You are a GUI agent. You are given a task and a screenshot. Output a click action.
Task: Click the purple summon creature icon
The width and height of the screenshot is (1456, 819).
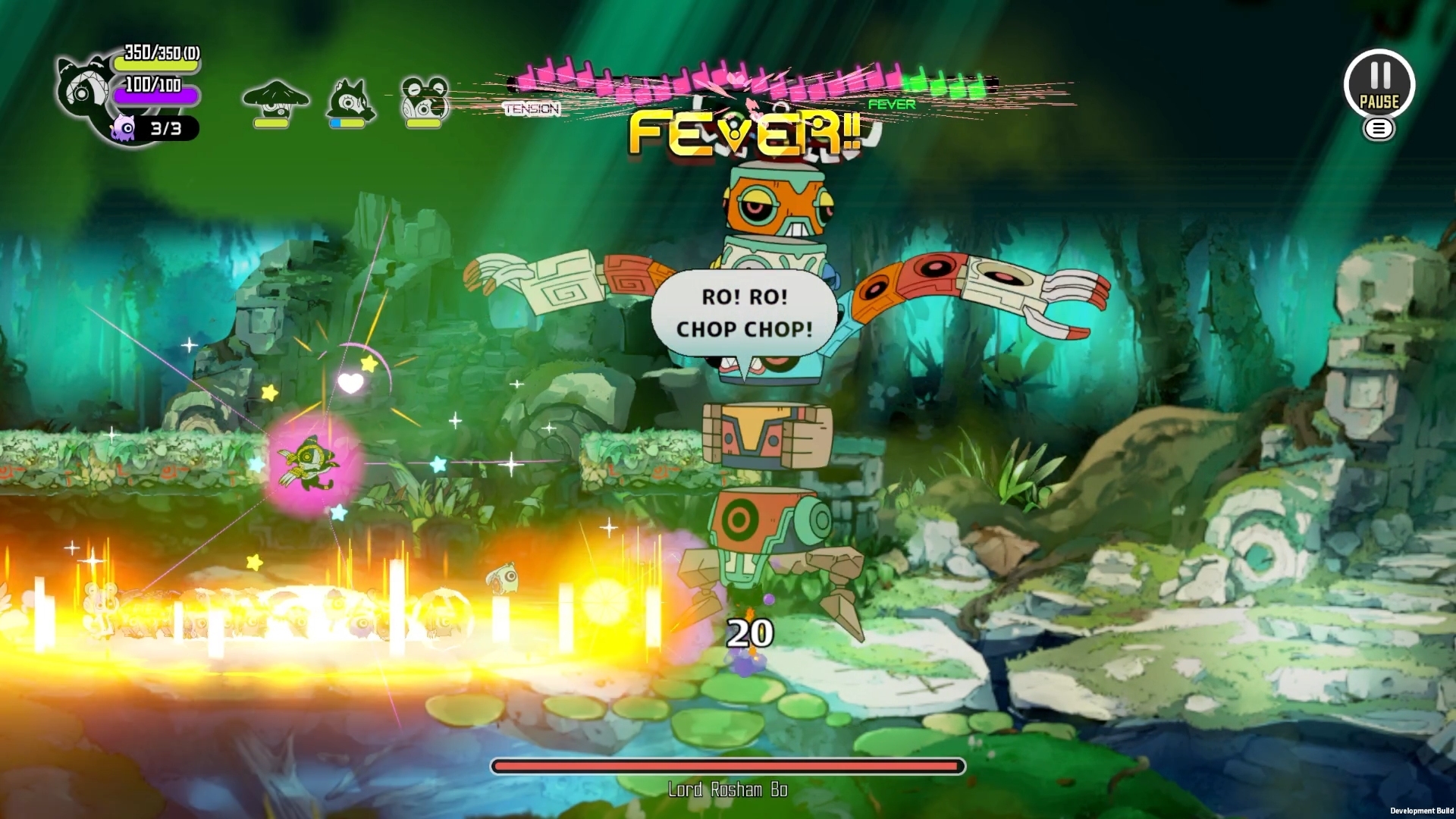pos(123,128)
